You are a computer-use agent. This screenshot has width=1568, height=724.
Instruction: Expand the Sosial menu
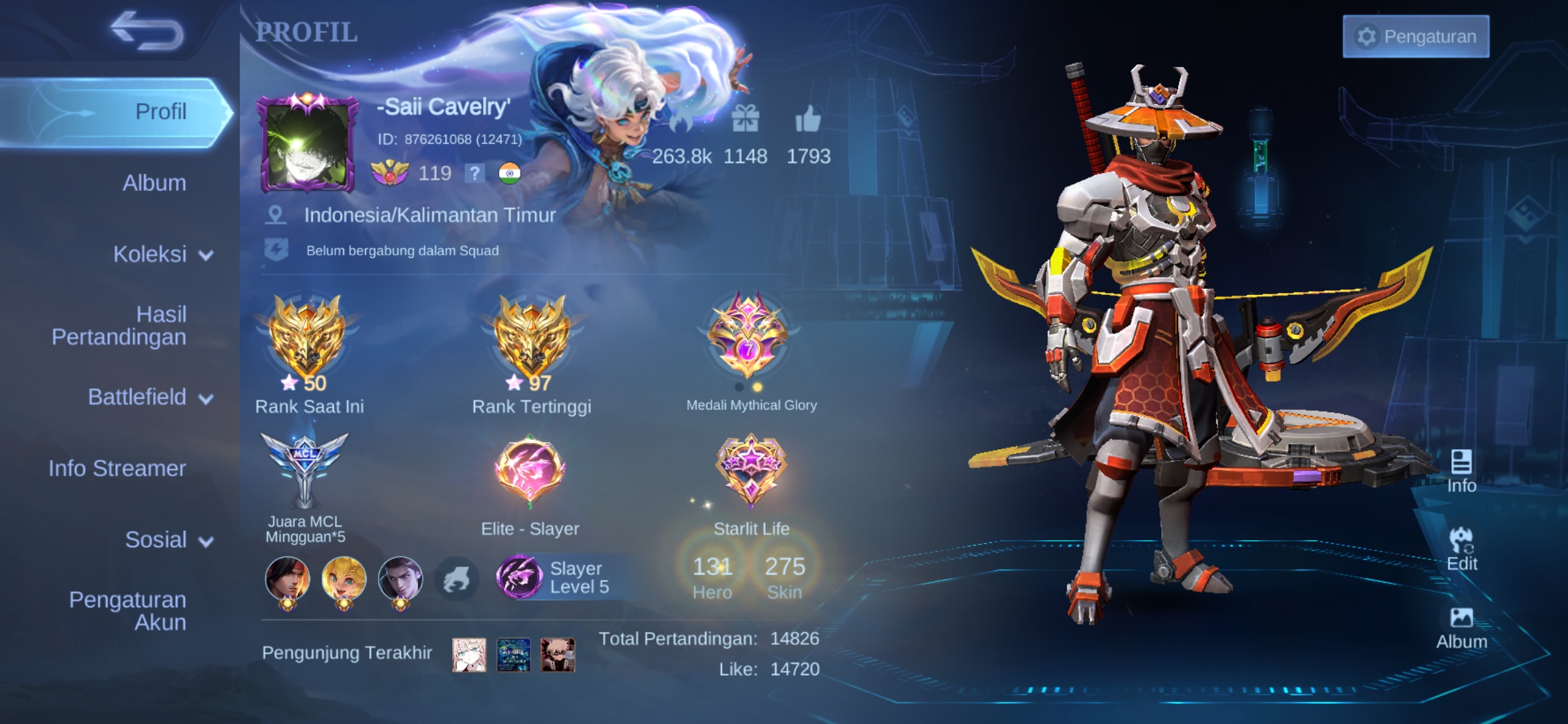click(168, 540)
